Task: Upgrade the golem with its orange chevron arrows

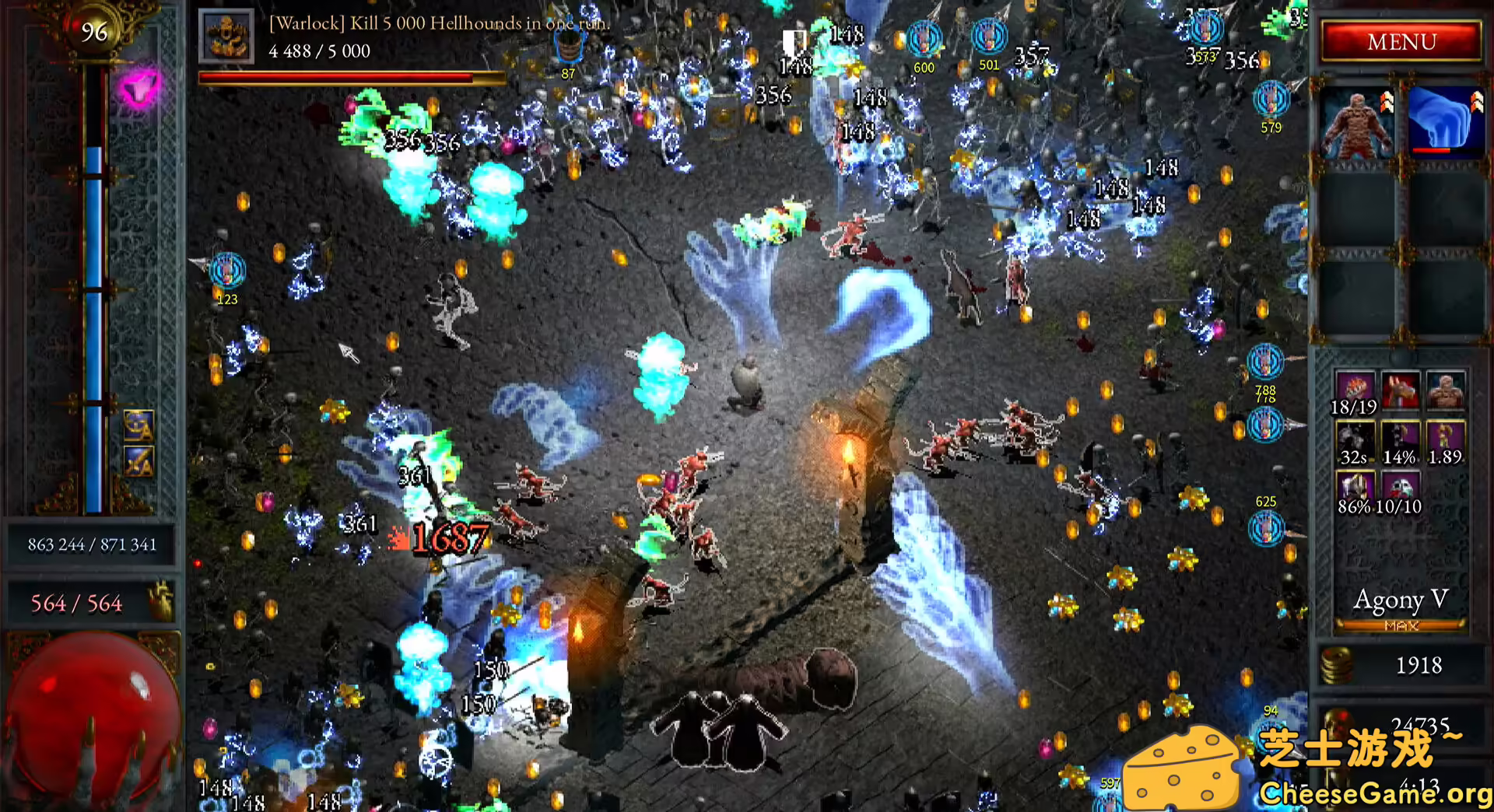Action: pos(1387,102)
